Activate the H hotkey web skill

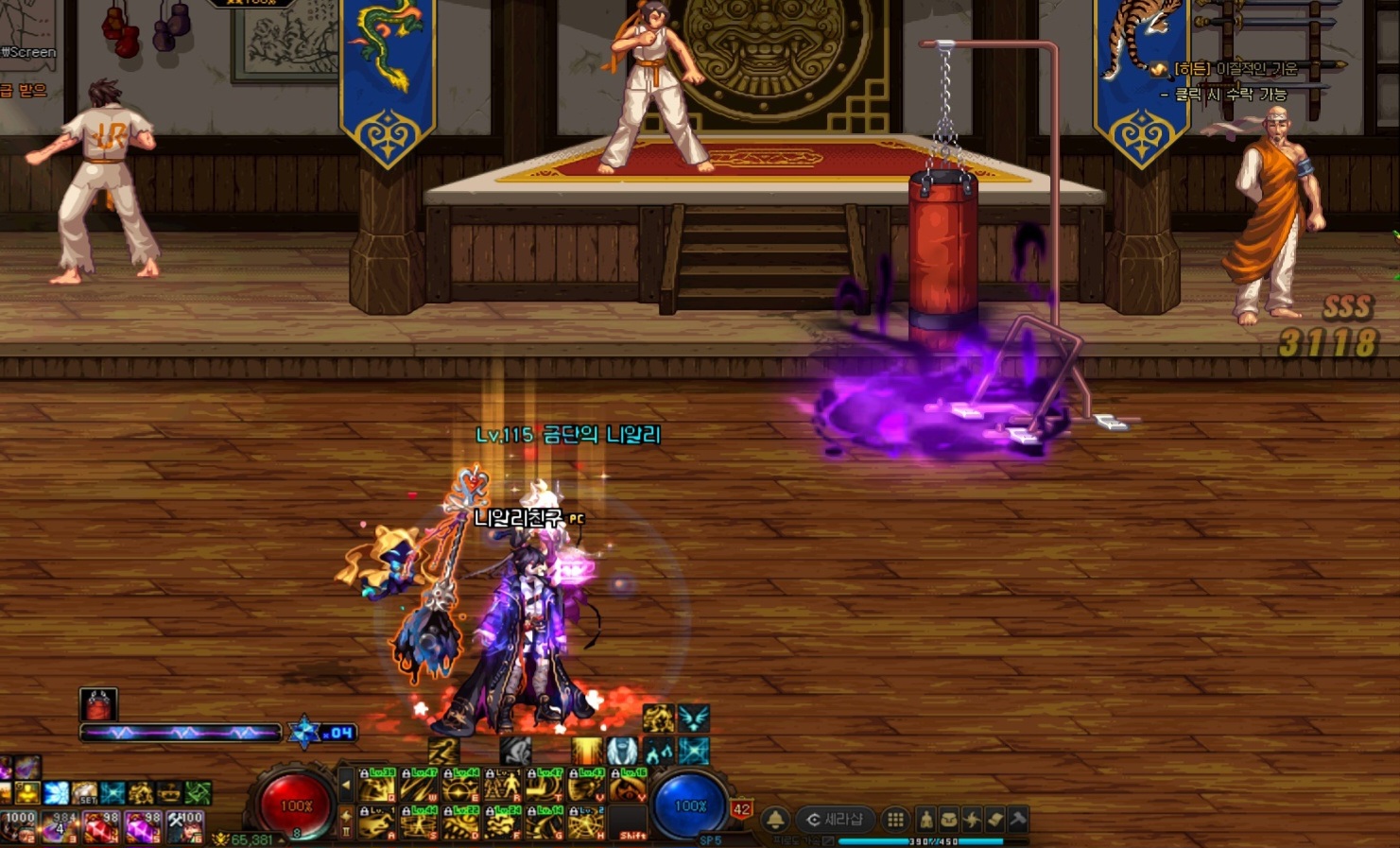[x=586, y=824]
